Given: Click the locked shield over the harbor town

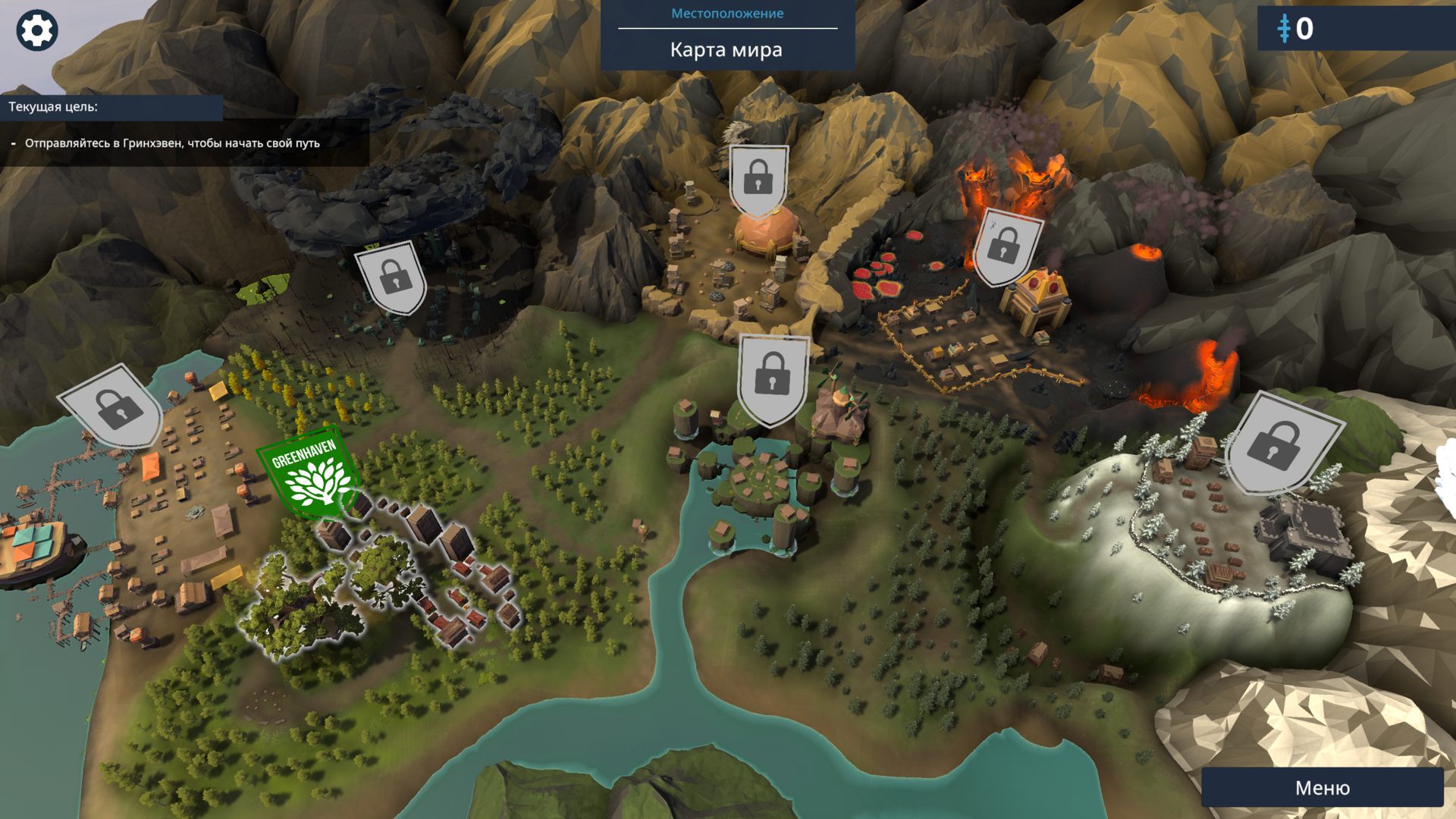Looking at the screenshot, I should click(x=114, y=408).
